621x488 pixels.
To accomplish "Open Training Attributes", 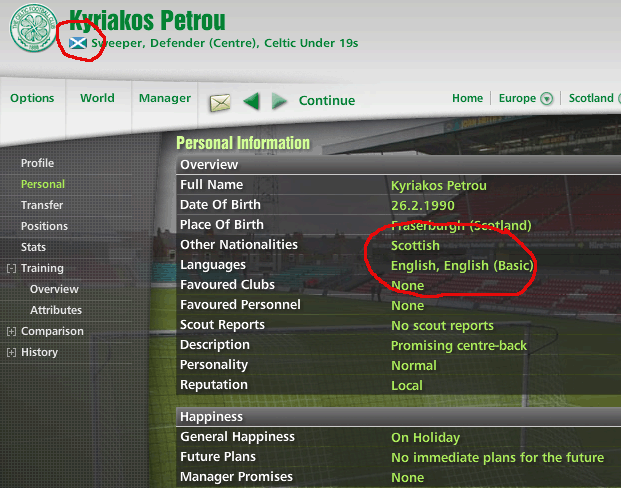I will coord(56,310).
